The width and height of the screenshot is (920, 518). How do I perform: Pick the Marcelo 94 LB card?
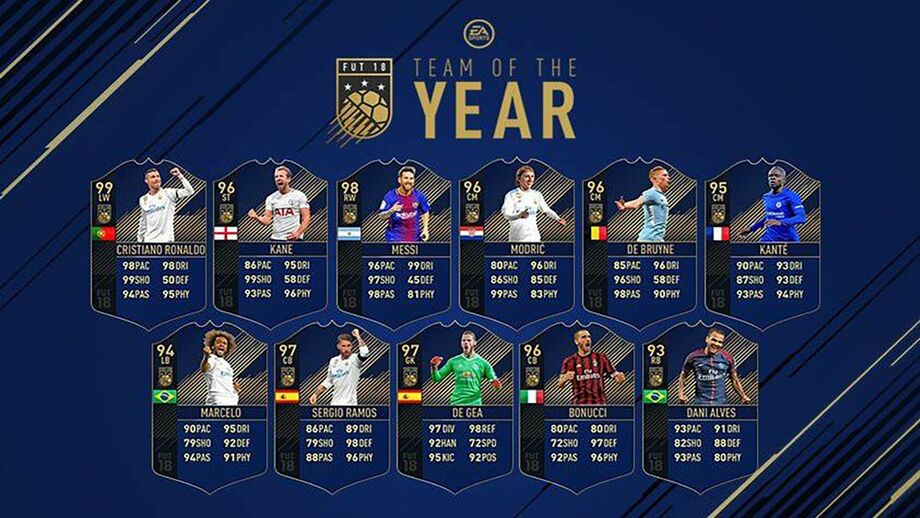point(210,404)
